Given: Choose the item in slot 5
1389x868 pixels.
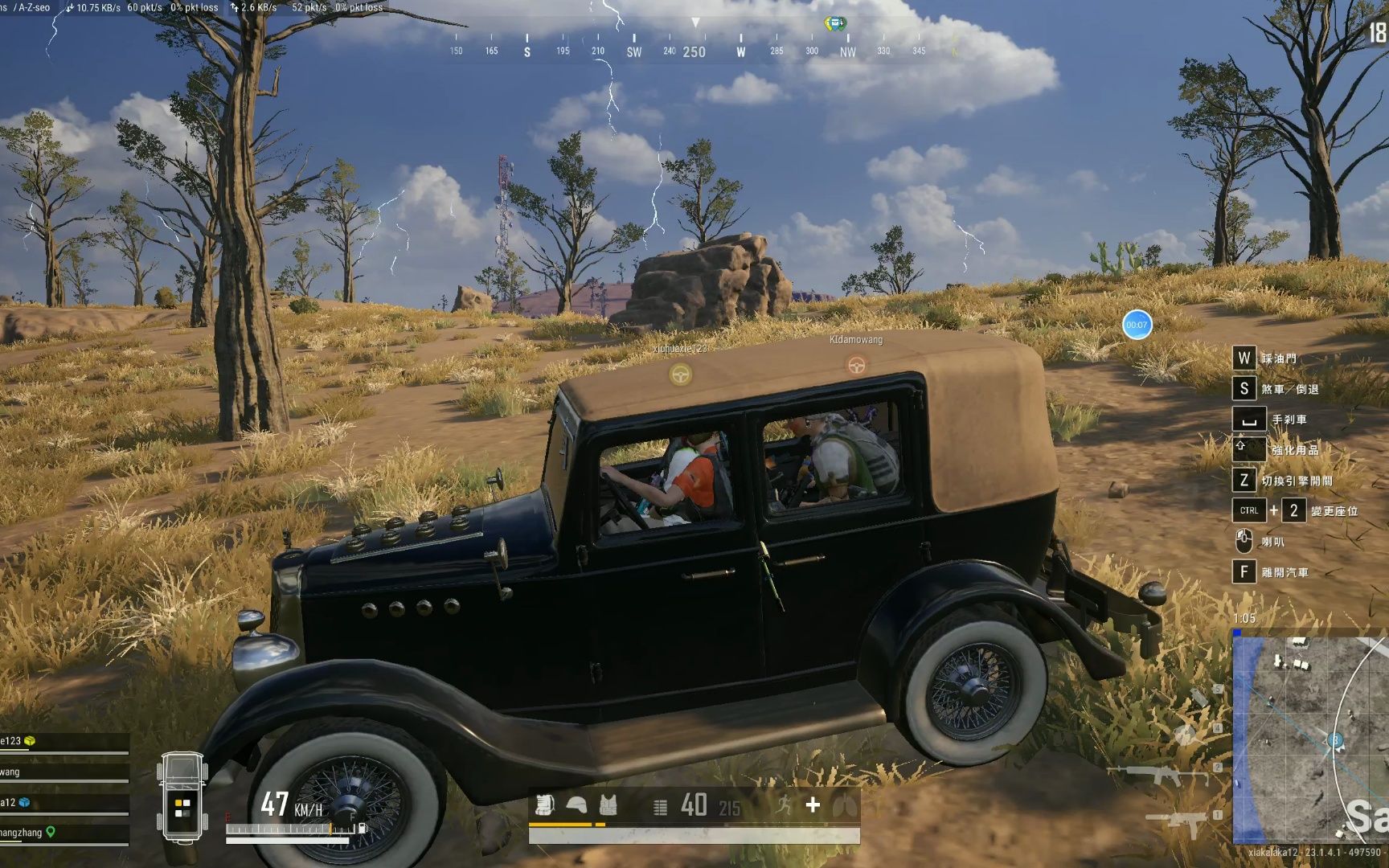Looking at the screenshot, I should (x=1199, y=696).
